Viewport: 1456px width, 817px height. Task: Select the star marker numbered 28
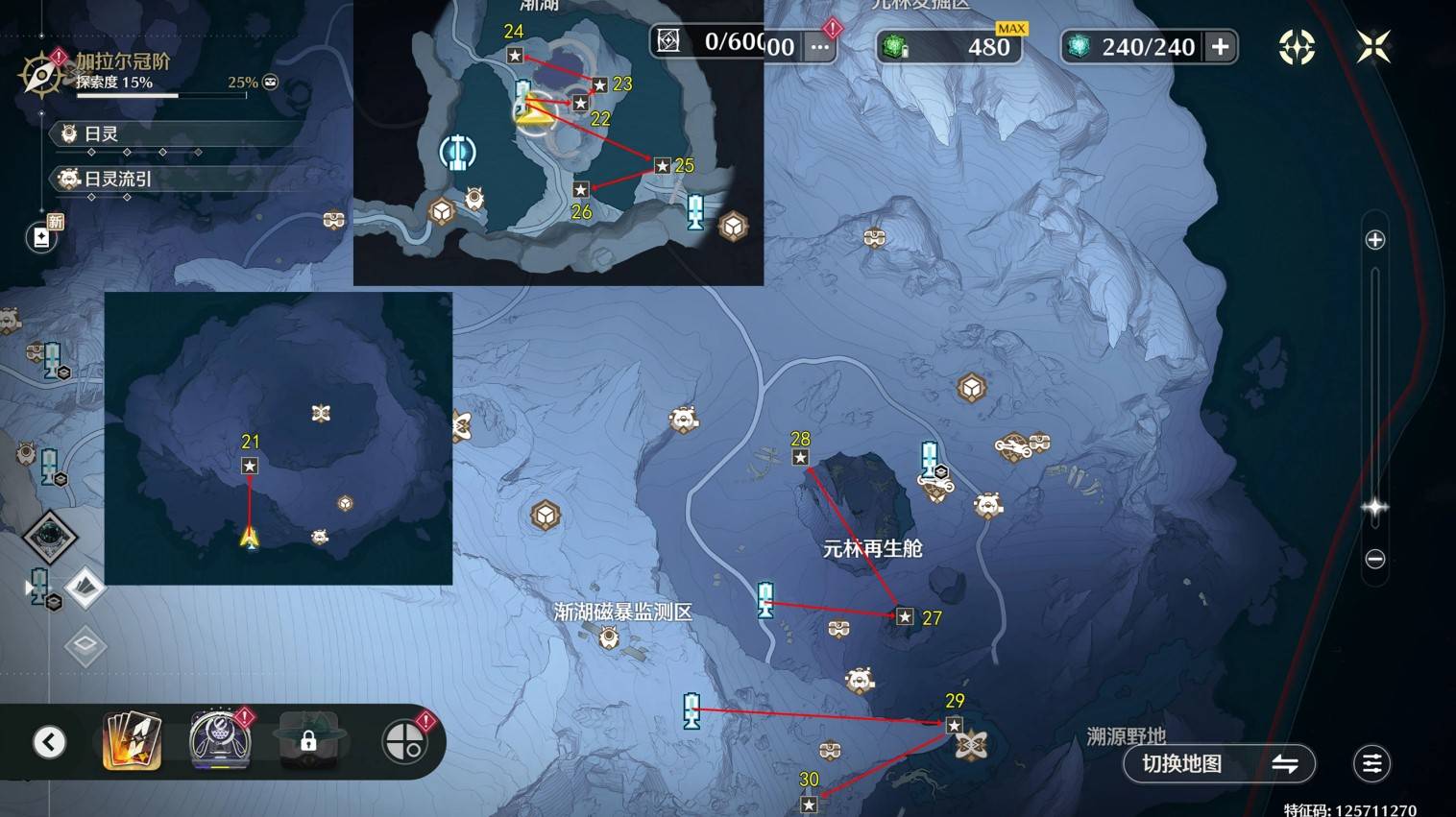click(x=800, y=458)
